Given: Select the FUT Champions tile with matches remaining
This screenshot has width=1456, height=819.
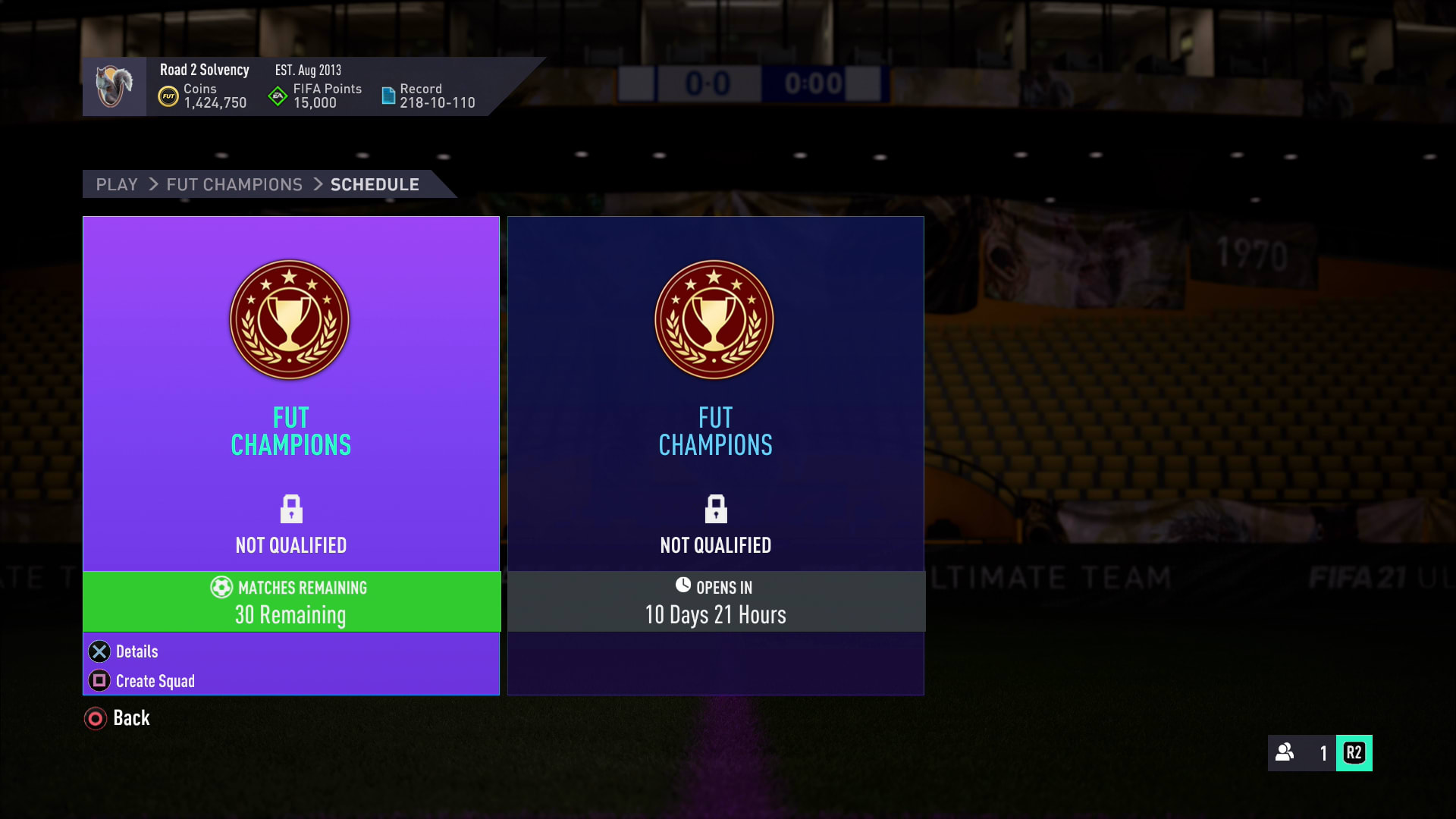Looking at the screenshot, I should pos(291,394).
